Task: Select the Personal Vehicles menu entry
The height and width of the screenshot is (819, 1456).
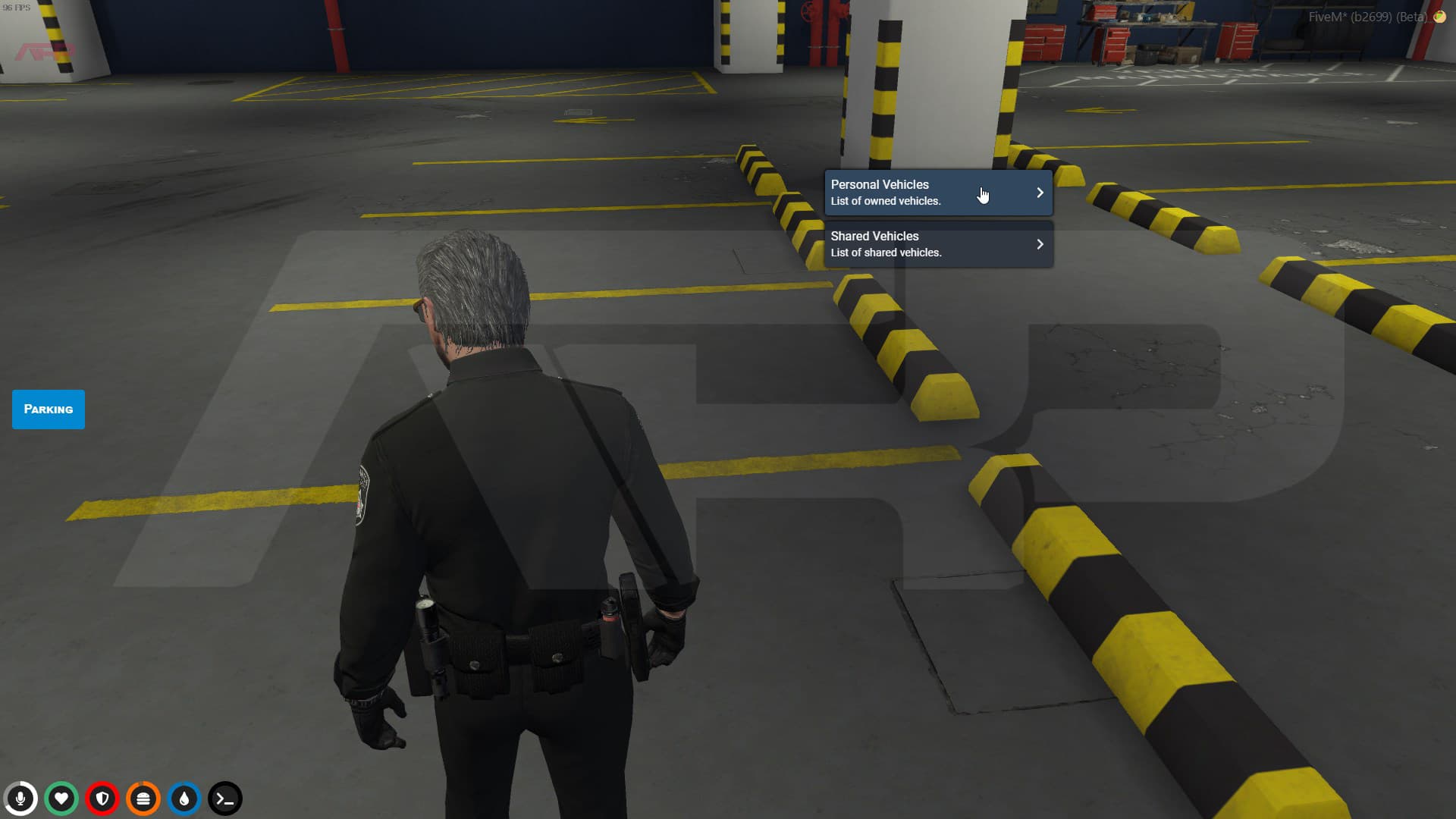Action: [910, 192]
